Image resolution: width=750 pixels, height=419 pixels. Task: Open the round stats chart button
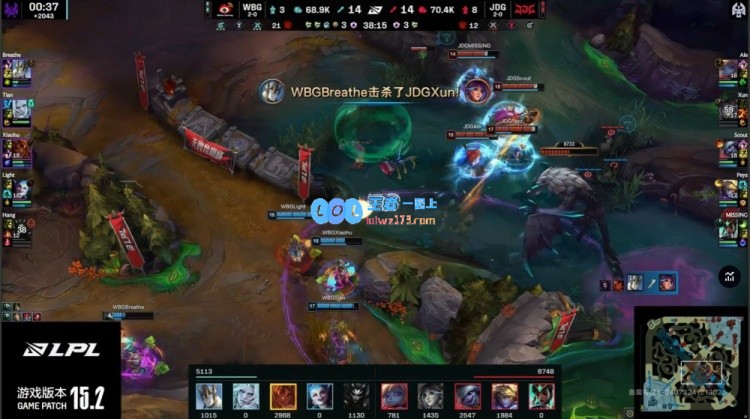[x=731, y=277]
